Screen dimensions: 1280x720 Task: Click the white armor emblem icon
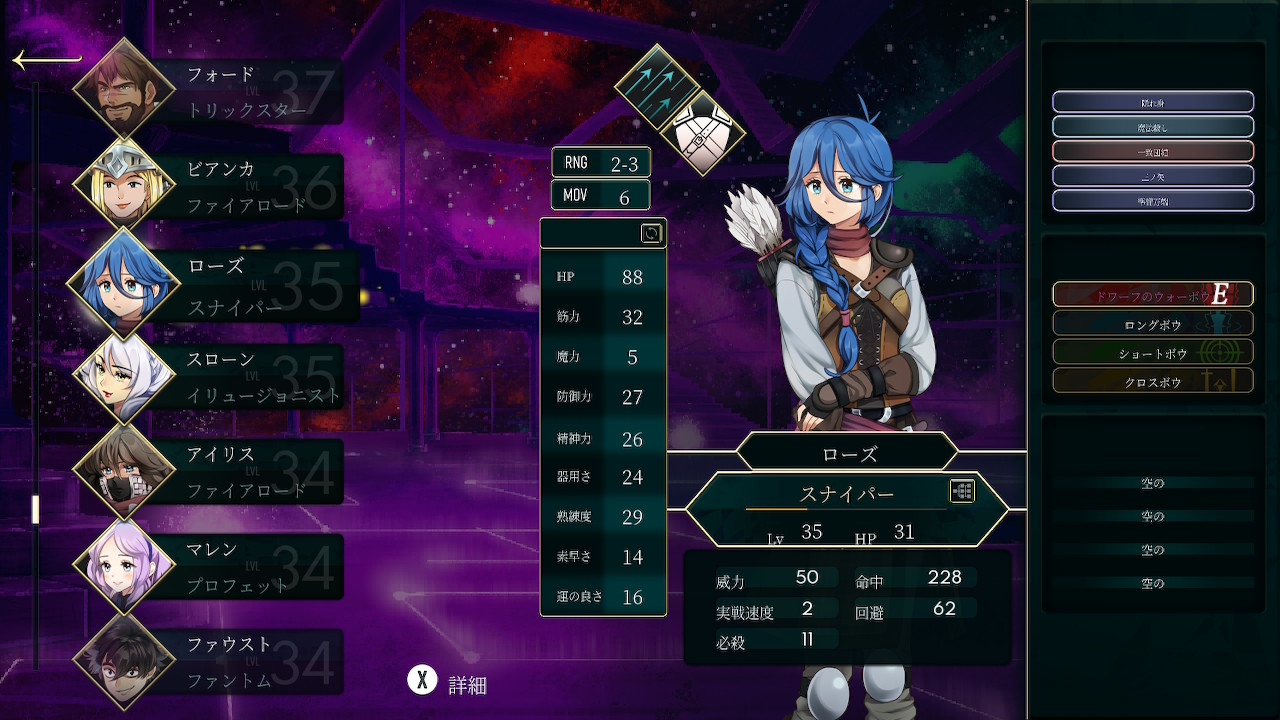(x=702, y=133)
